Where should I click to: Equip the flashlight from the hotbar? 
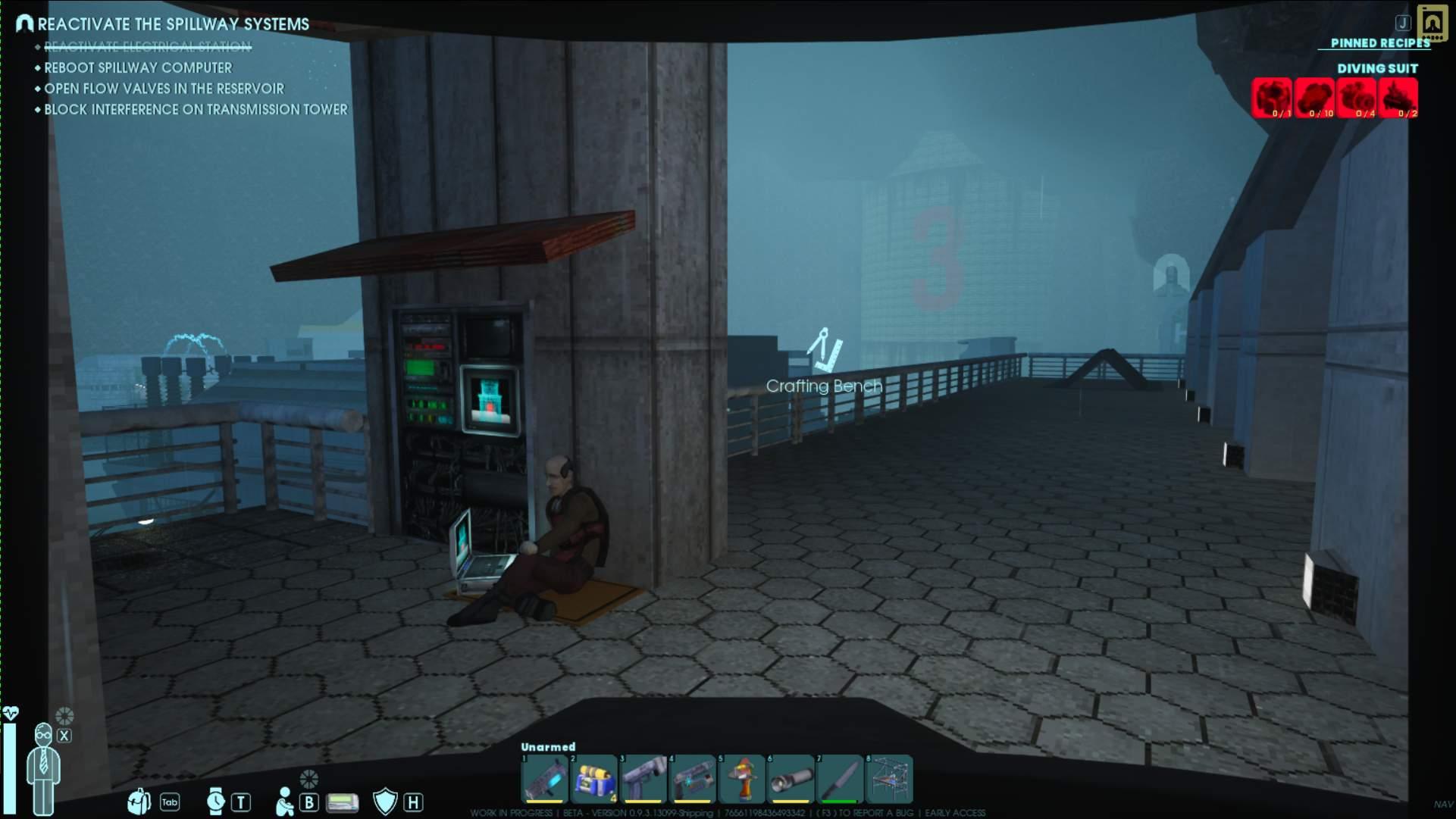coord(791,779)
